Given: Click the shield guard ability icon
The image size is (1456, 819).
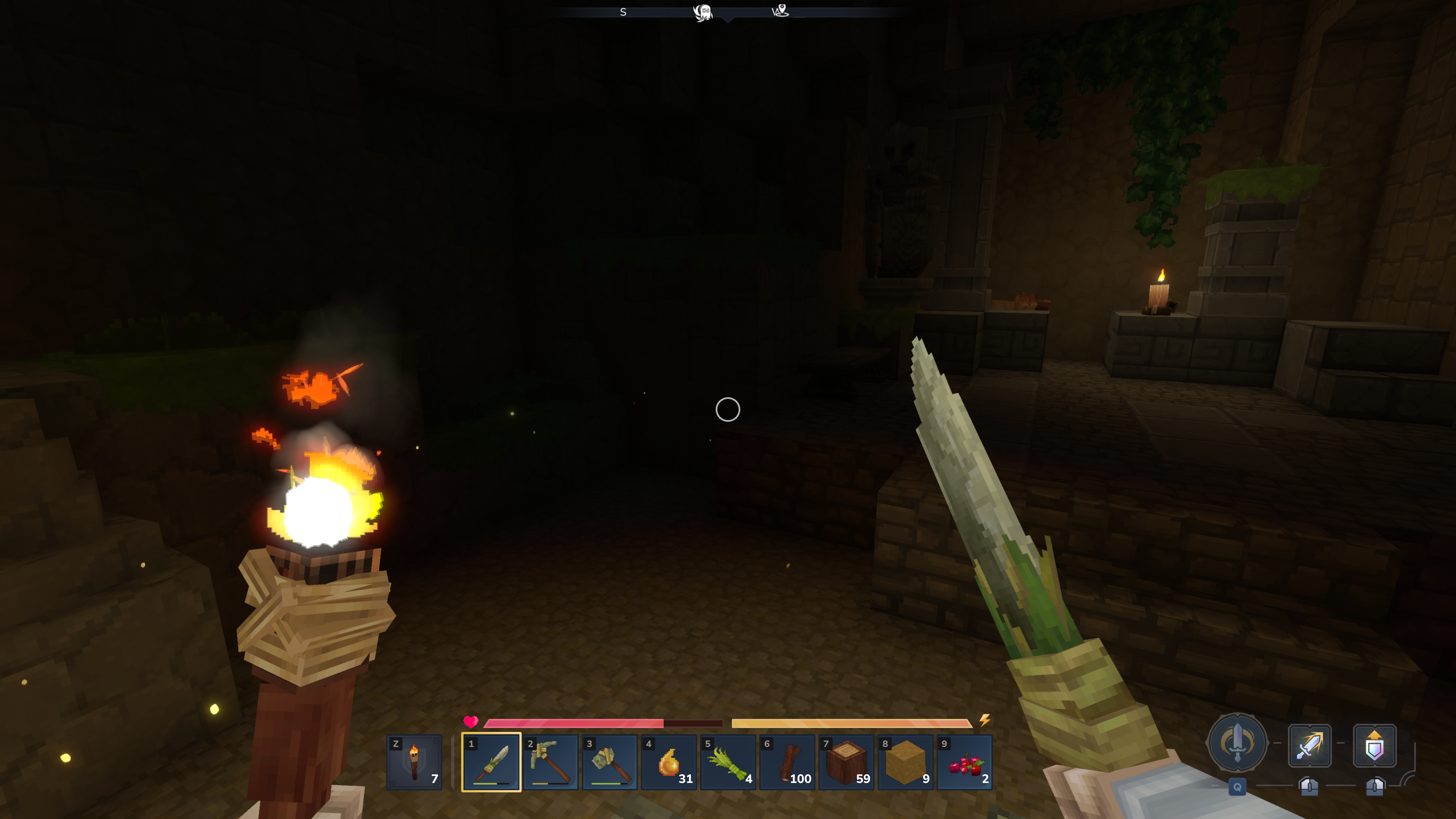Looking at the screenshot, I should tap(1375, 746).
